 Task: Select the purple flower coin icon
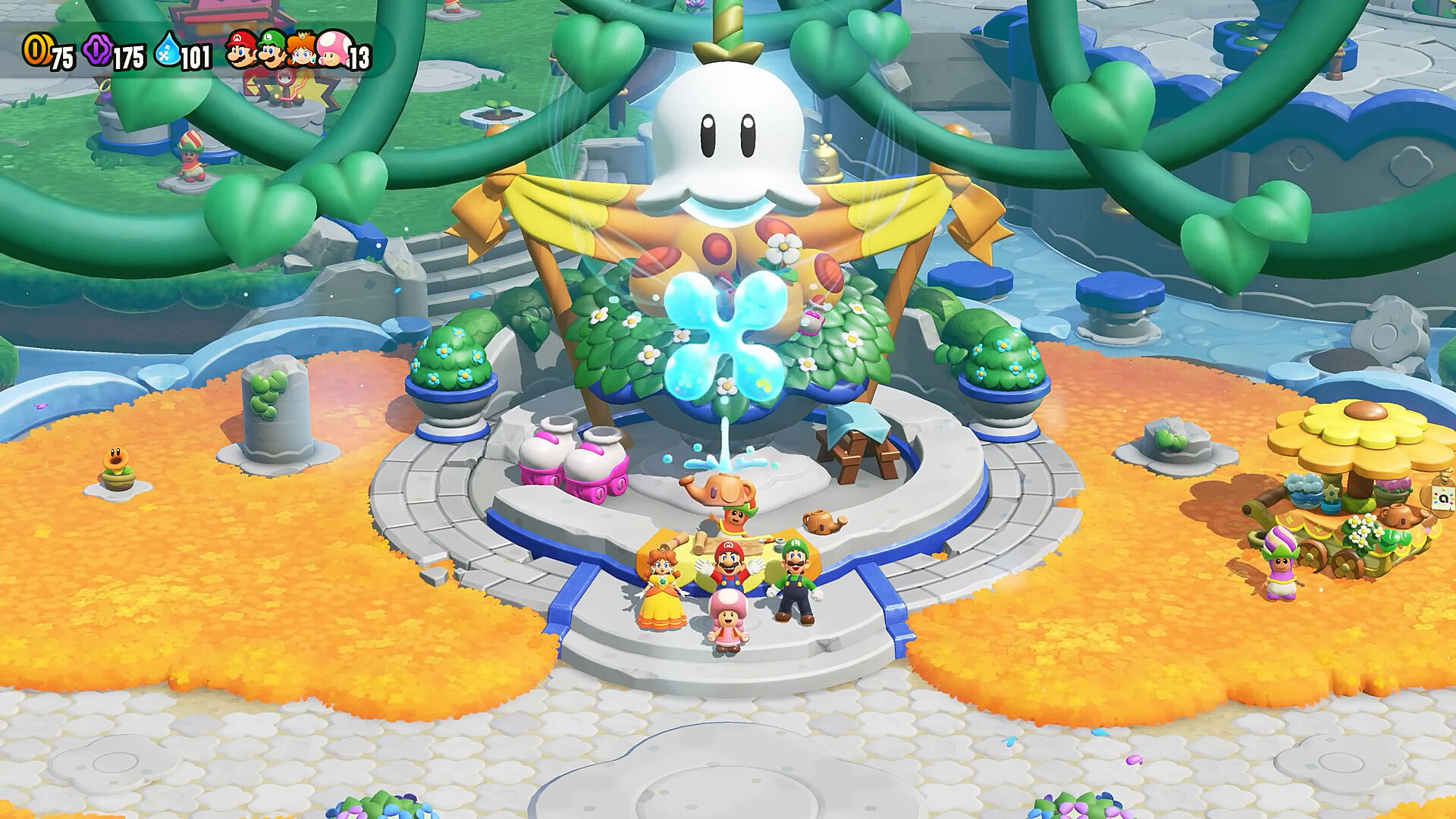click(x=99, y=50)
